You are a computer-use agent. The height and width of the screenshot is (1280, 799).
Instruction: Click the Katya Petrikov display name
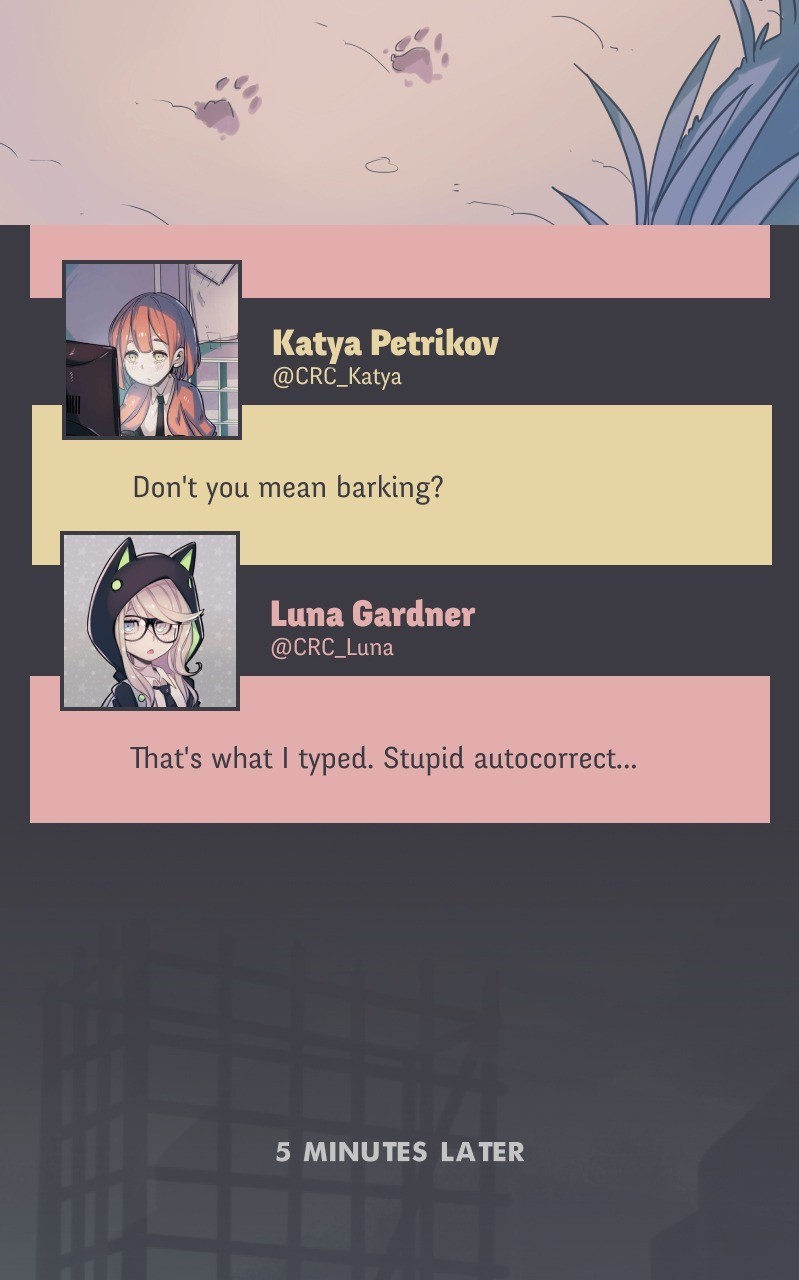[x=385, y=343]
